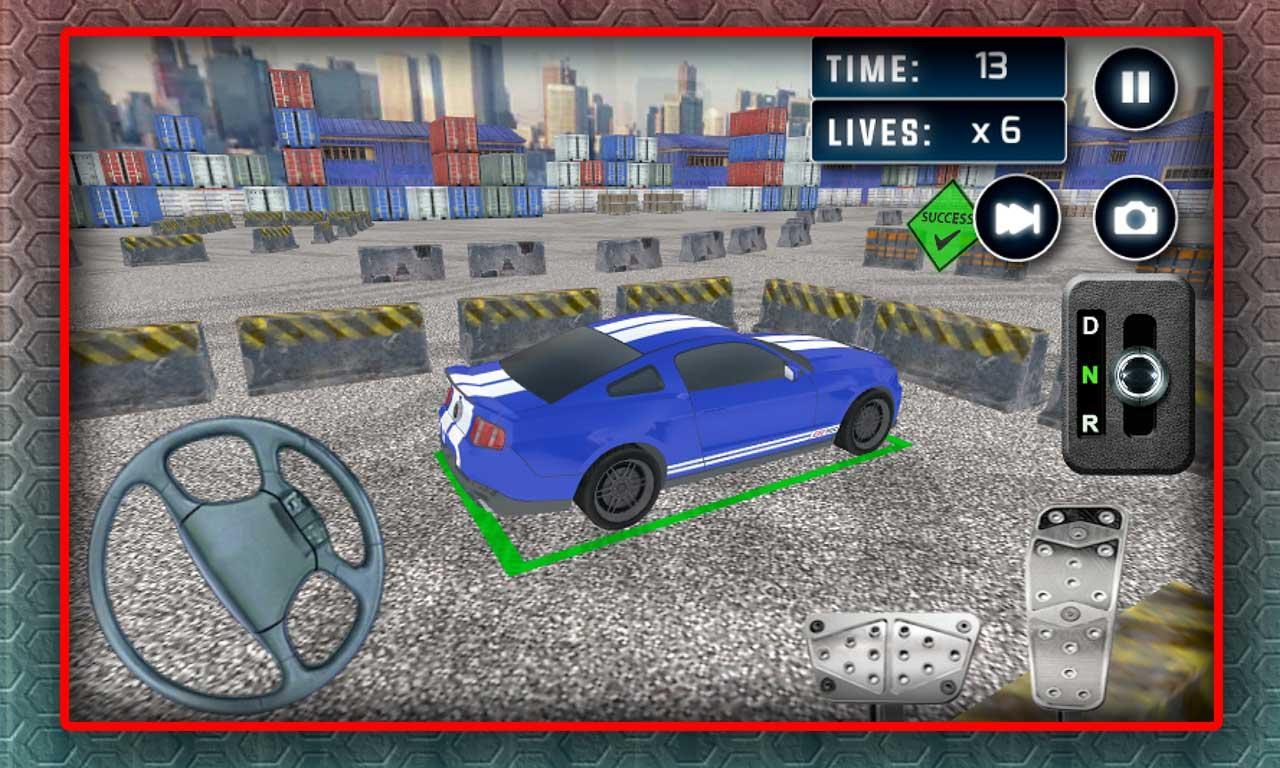Click the LIVES x6 counter panel
Viewport: 1280px width, 768px height.
point(939,128)
